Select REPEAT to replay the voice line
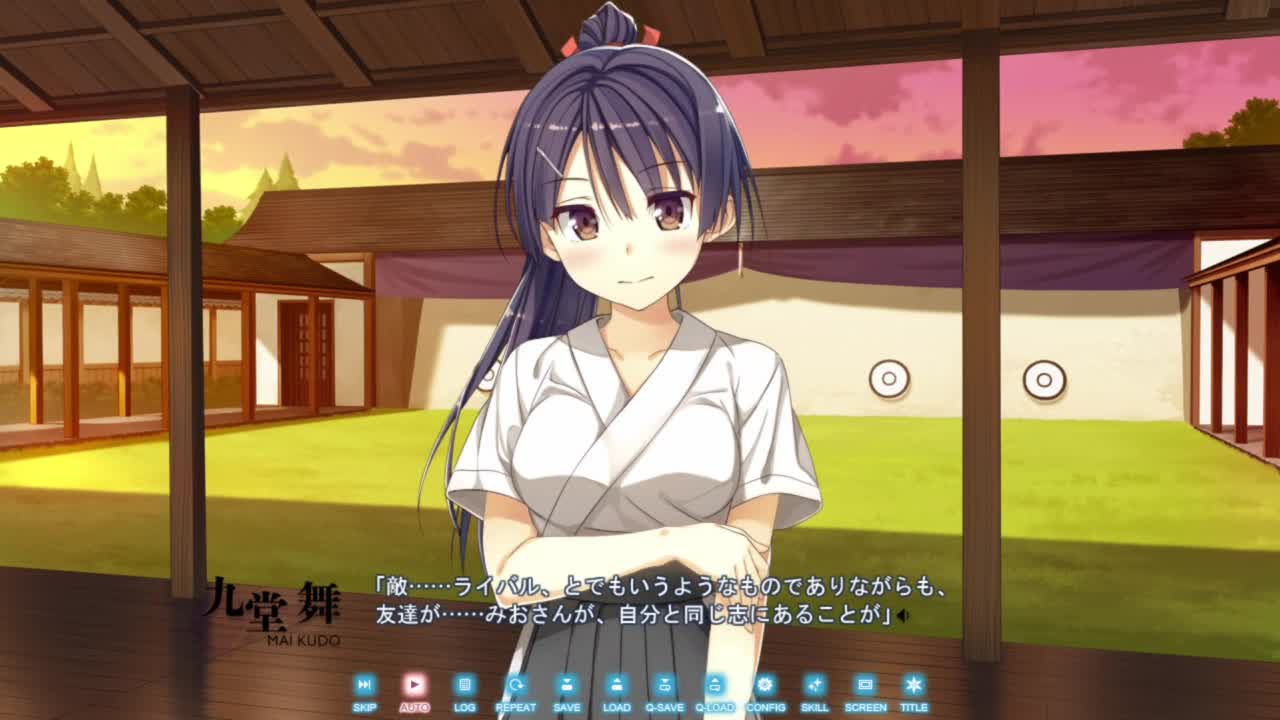The width and height of the screenshot is (1280, 720). (x=516, y=686)
